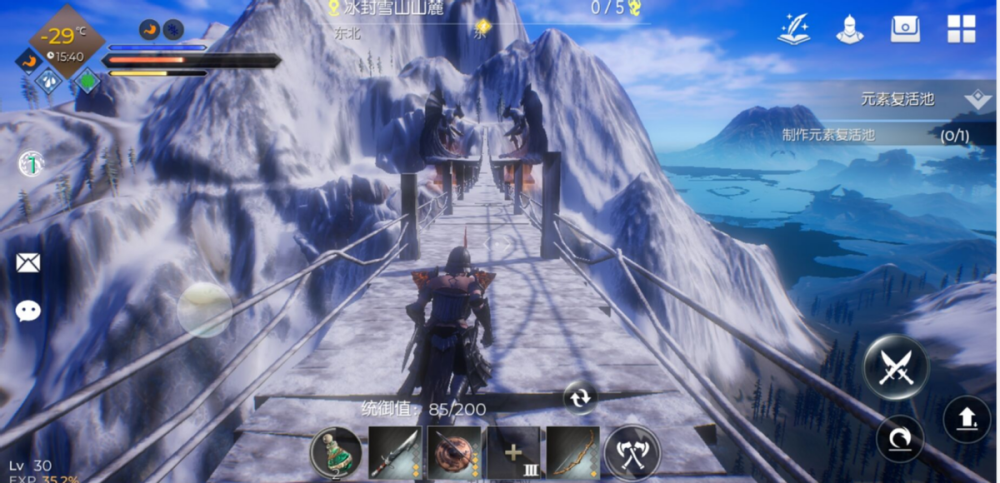
Task: Select the bow hotbar slot
Action: [x=573, y=453]
